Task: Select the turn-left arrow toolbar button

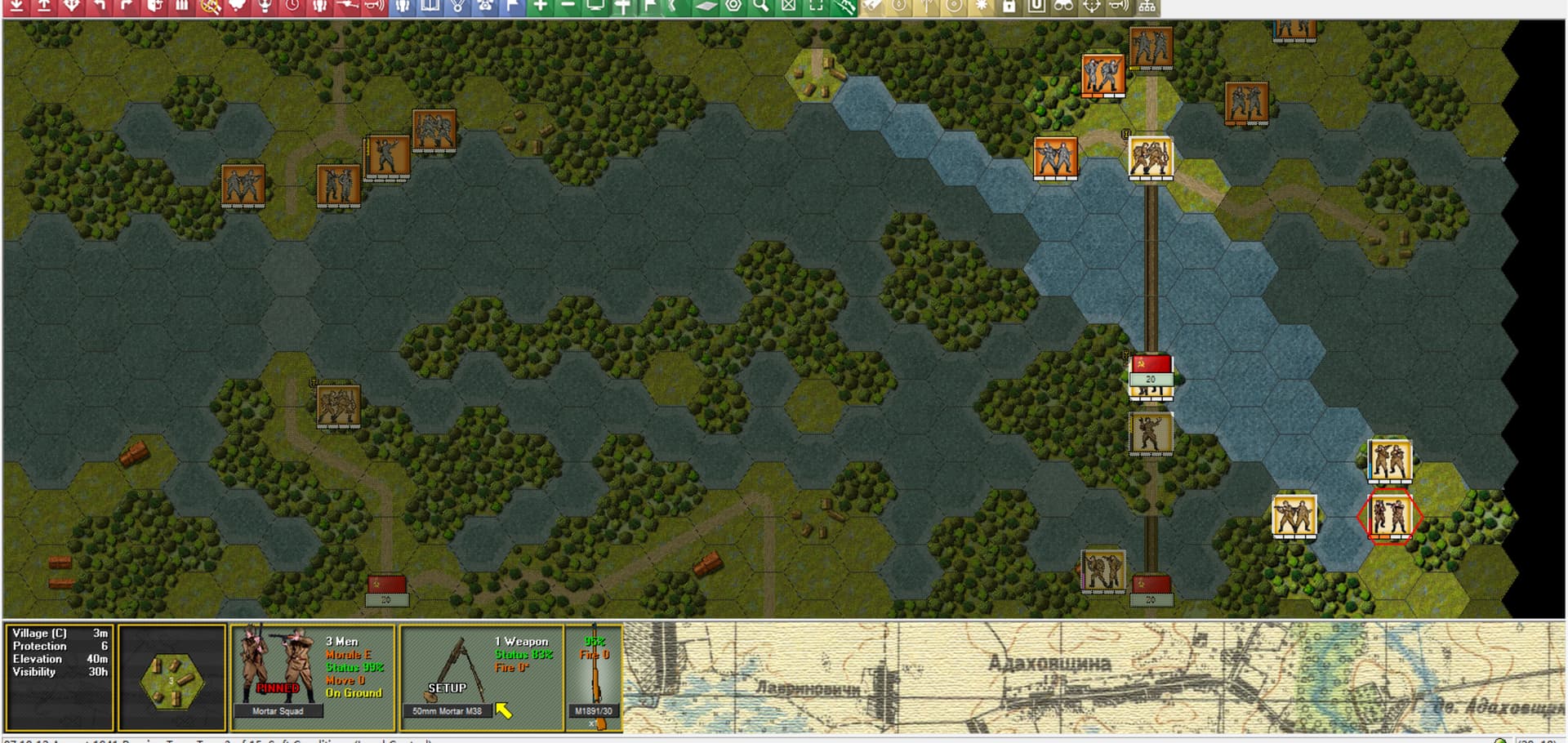Action: [100, 7]
